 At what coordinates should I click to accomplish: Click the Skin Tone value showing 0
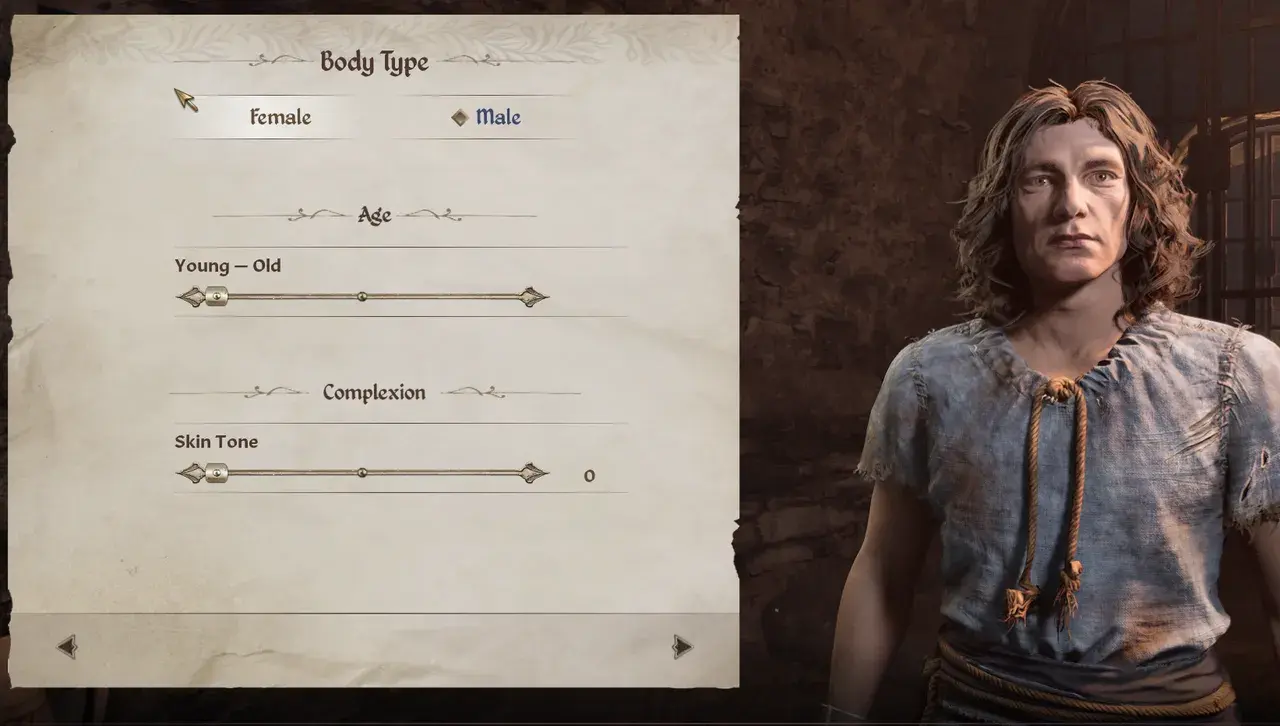[x=589, y=475]
